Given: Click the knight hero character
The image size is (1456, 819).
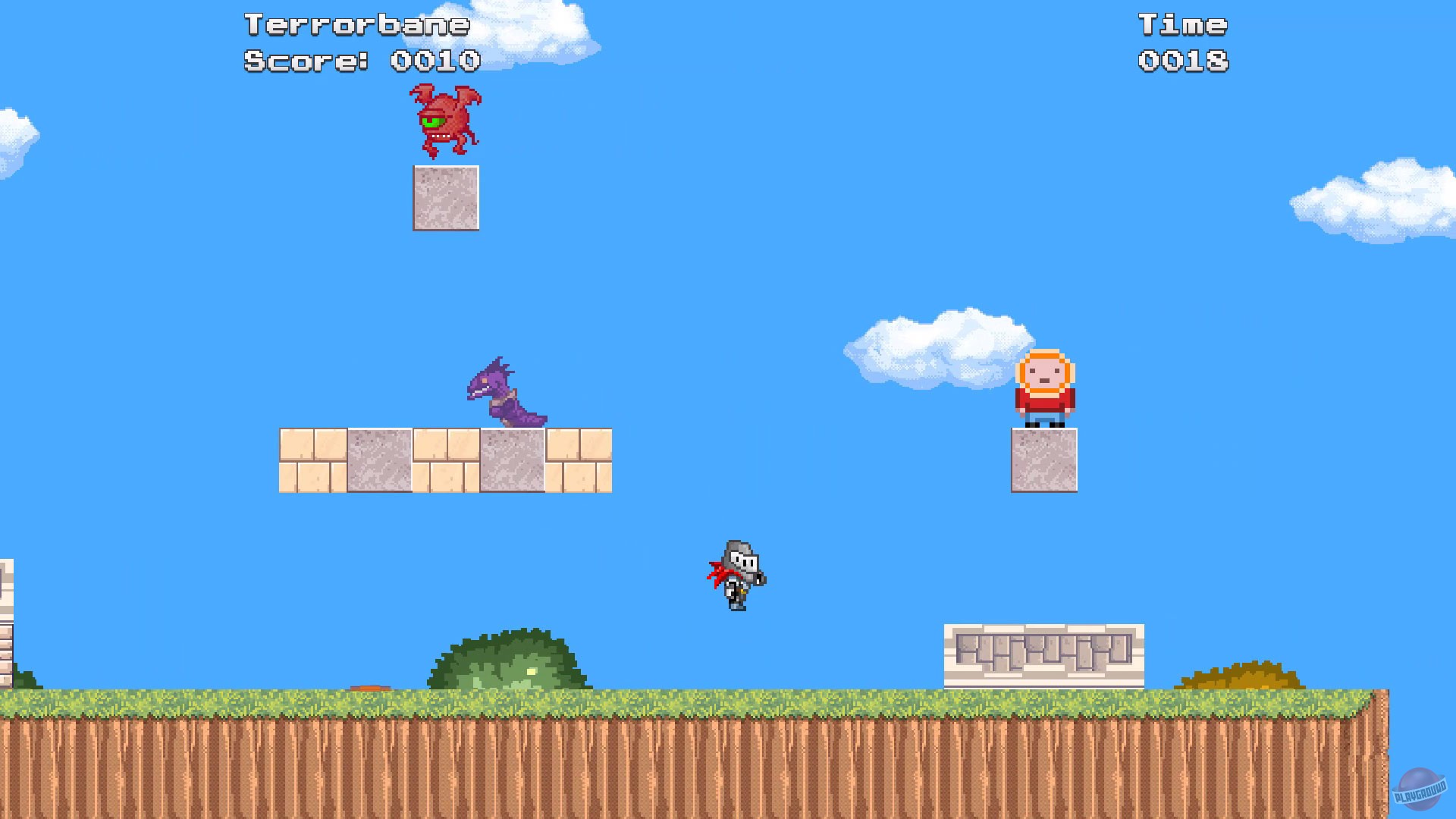Looking at the screenshot, I should pyautogui.click(x=736, y=576).
